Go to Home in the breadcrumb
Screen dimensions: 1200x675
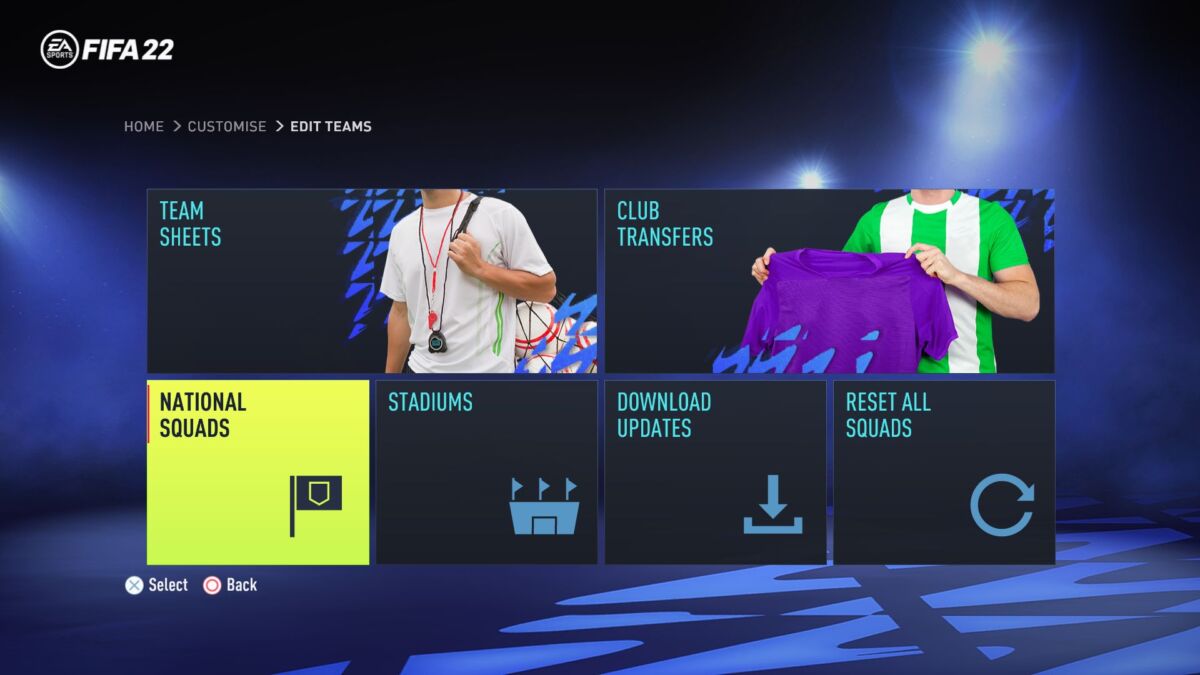click(x=144, y=127)
